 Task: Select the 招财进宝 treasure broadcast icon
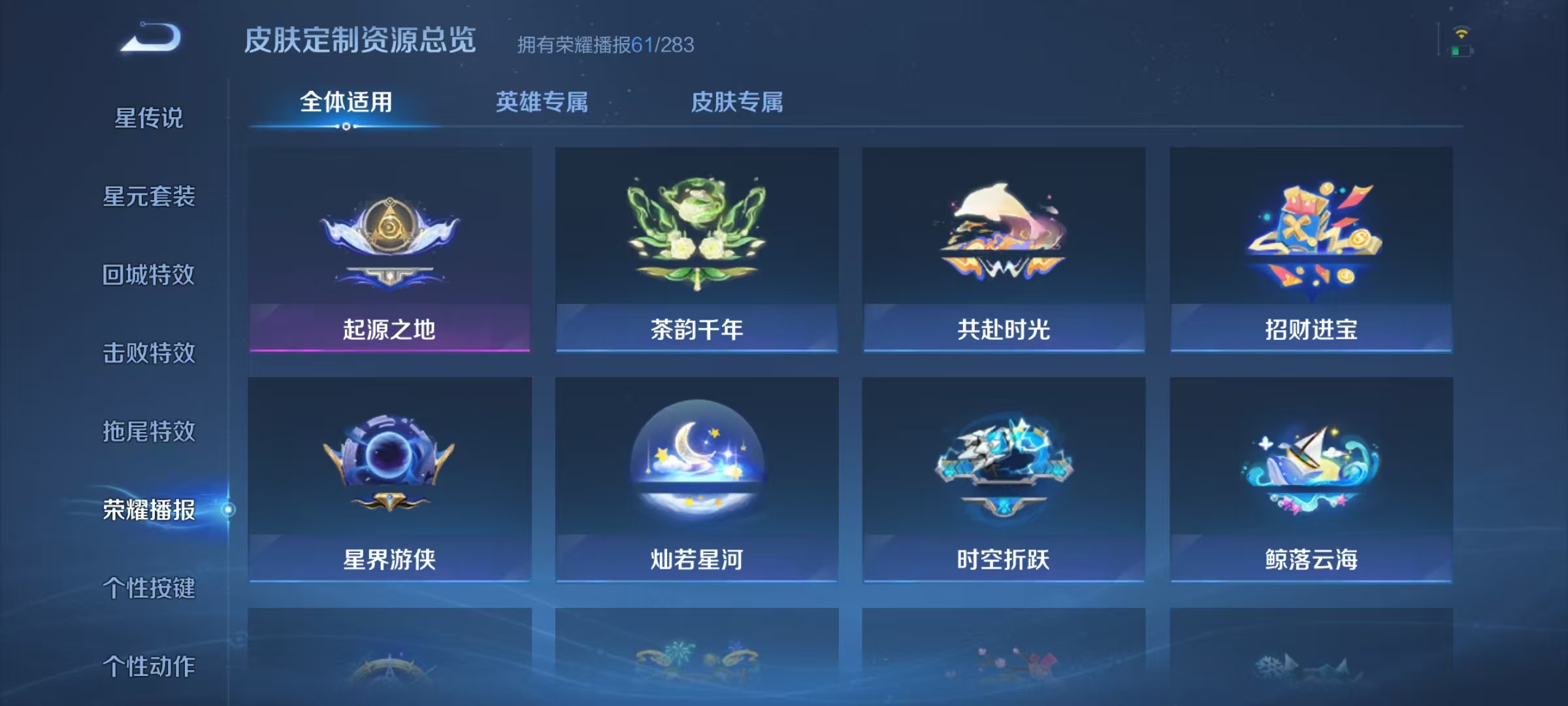pos(1310,248)
